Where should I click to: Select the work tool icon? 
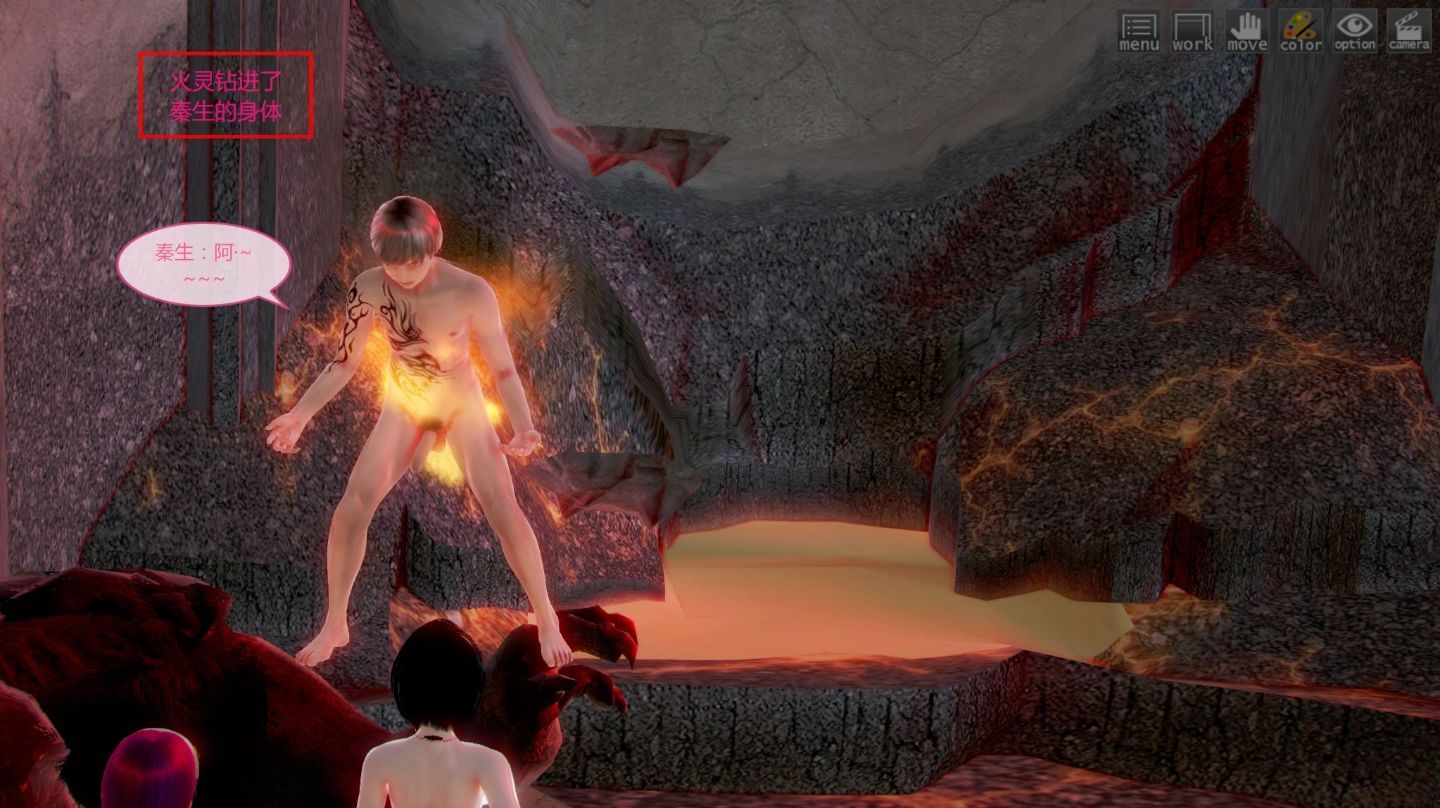[1192, 30]
